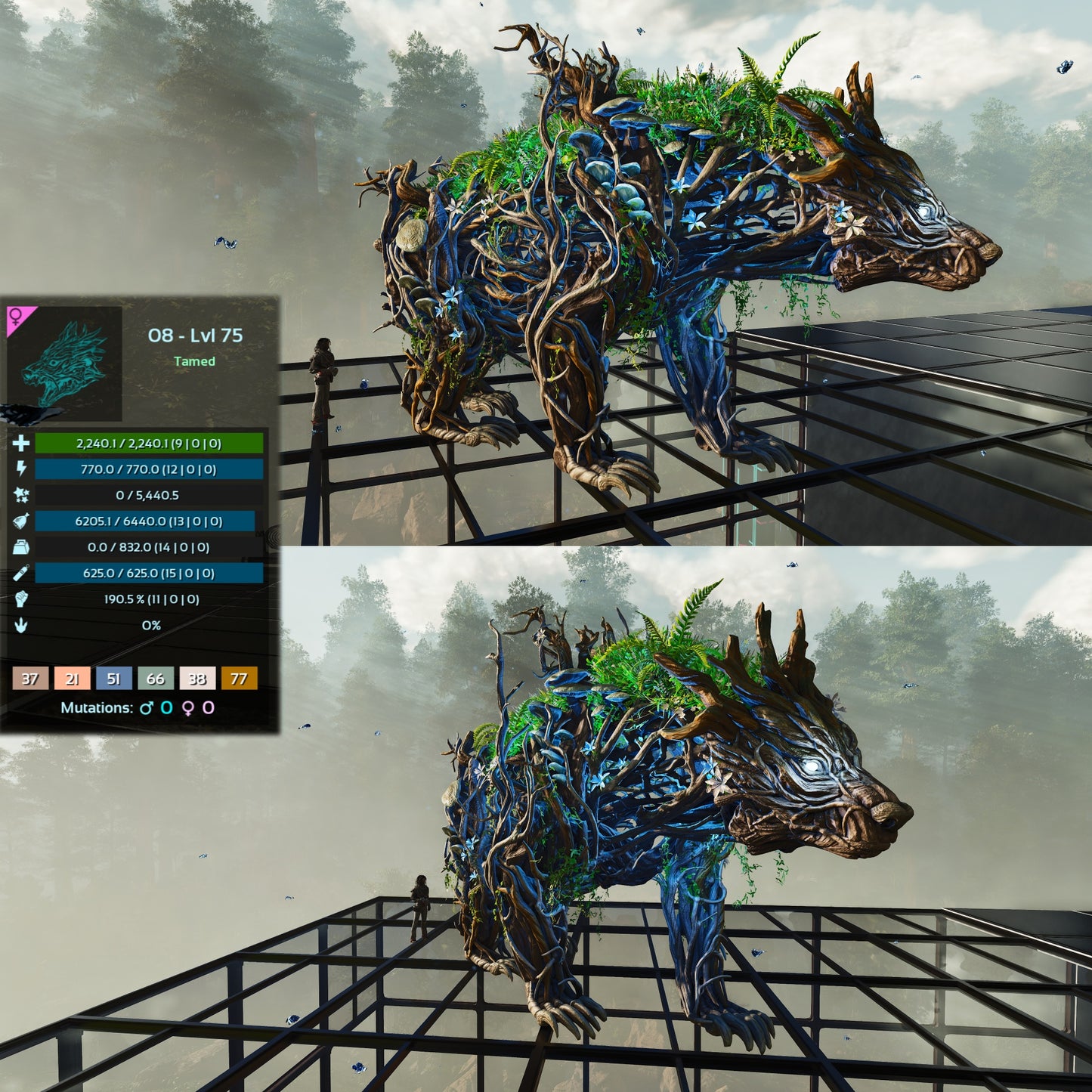Click the pink female gender icon
Viewport: 1092px width, 1092px height.
point(17,316)
